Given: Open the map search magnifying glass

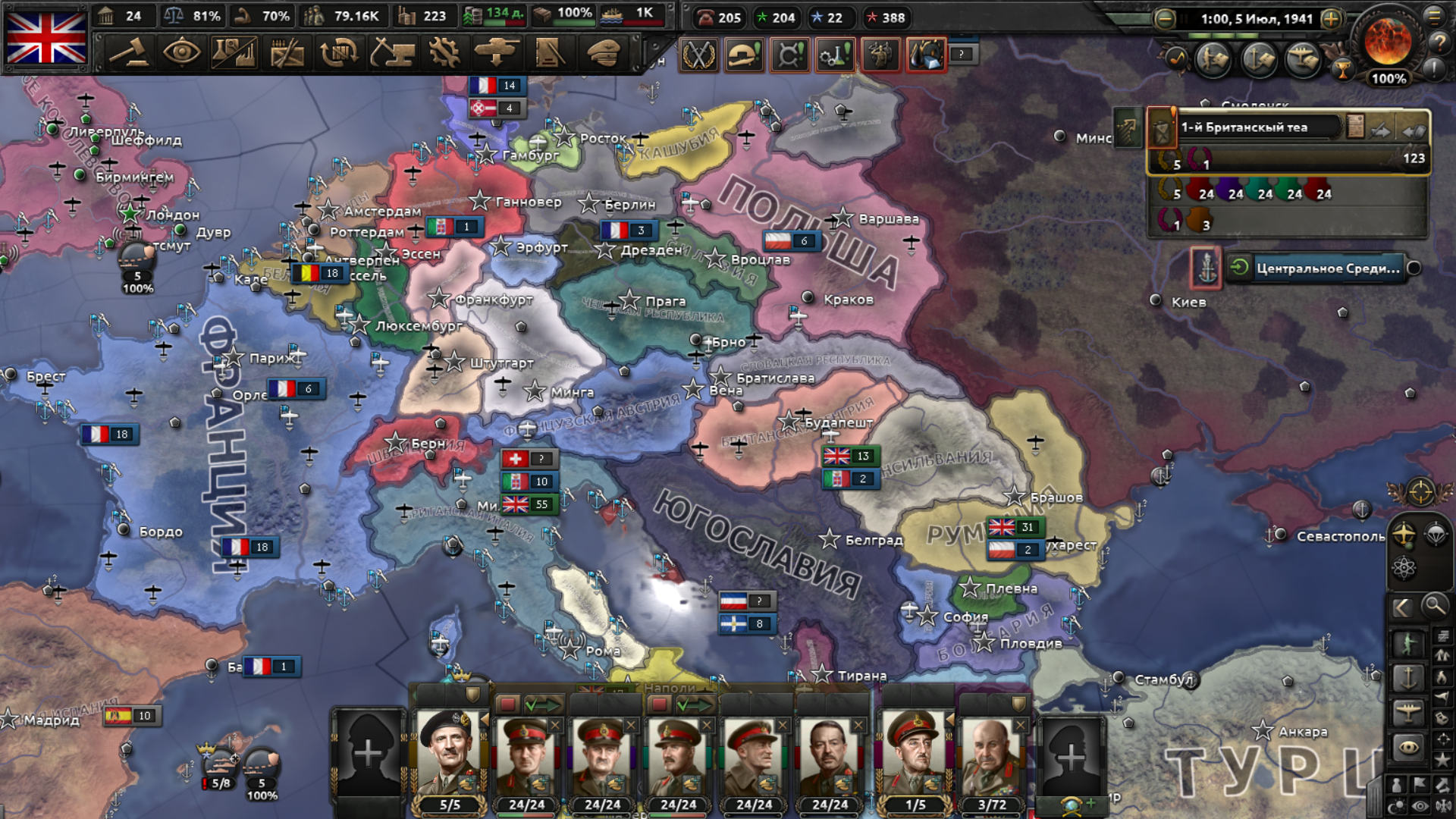Looking at the screenshot, I should pyautogui.click(x=1434, y=606).
